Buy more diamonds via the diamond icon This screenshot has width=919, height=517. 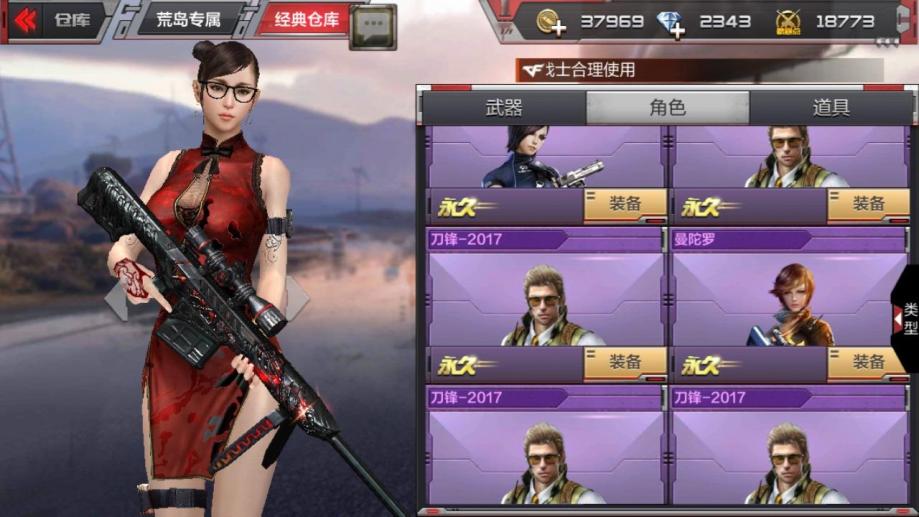tap(671, 22)
